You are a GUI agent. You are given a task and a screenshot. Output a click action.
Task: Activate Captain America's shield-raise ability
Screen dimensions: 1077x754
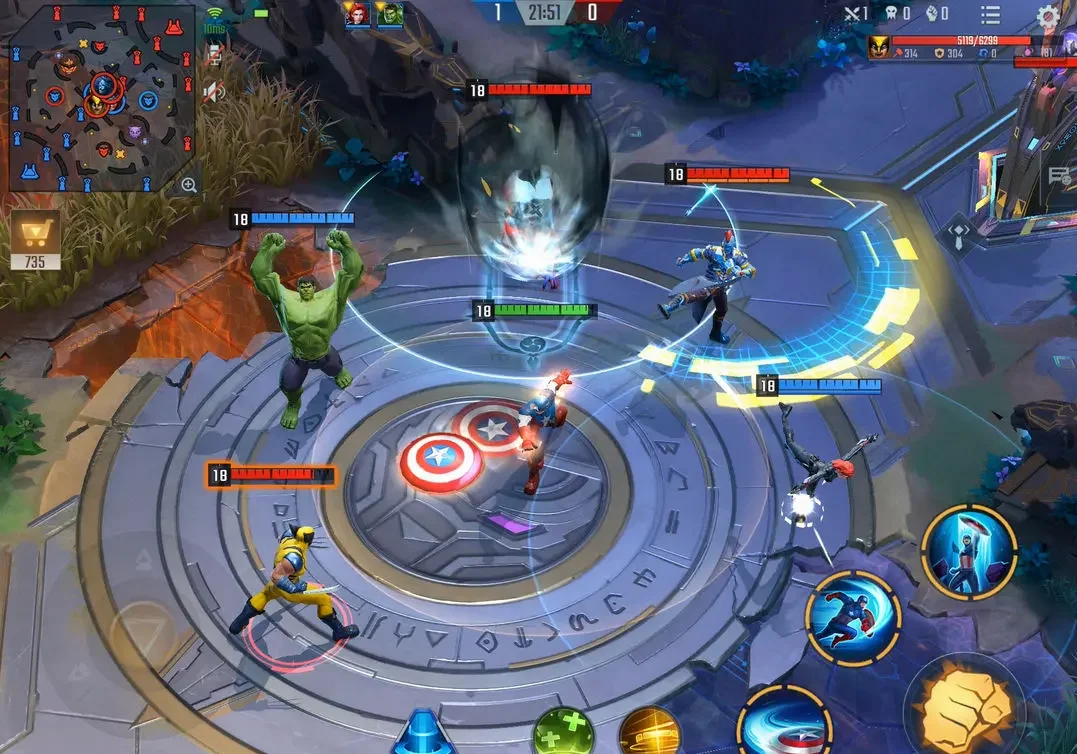[968, 553]
